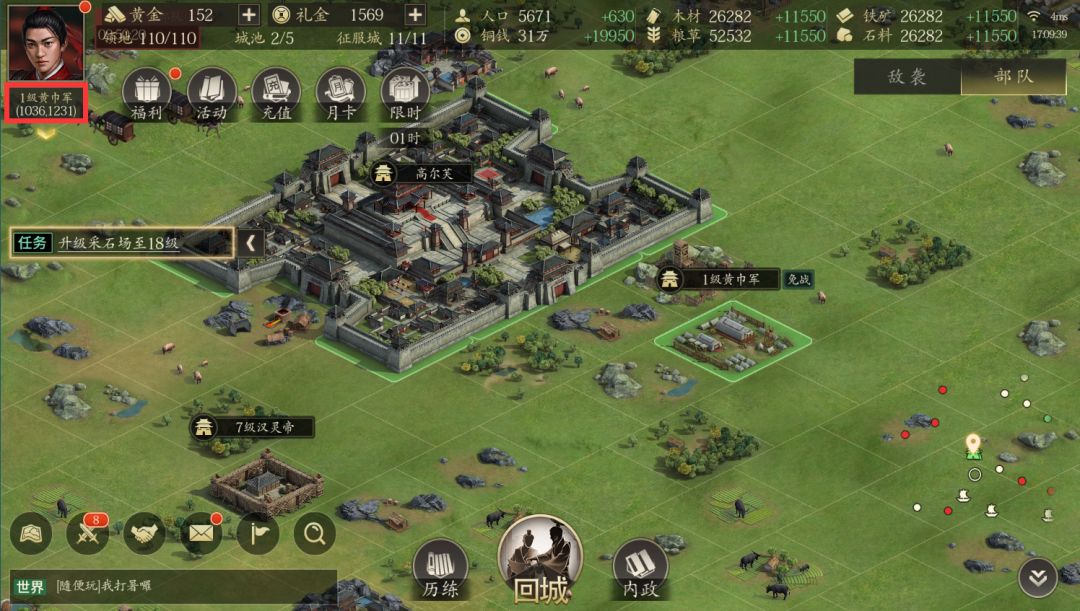This screenshot has width=1080, height=611.
Task: Switch to the 敌袭 tab
Action: [908, 77]
